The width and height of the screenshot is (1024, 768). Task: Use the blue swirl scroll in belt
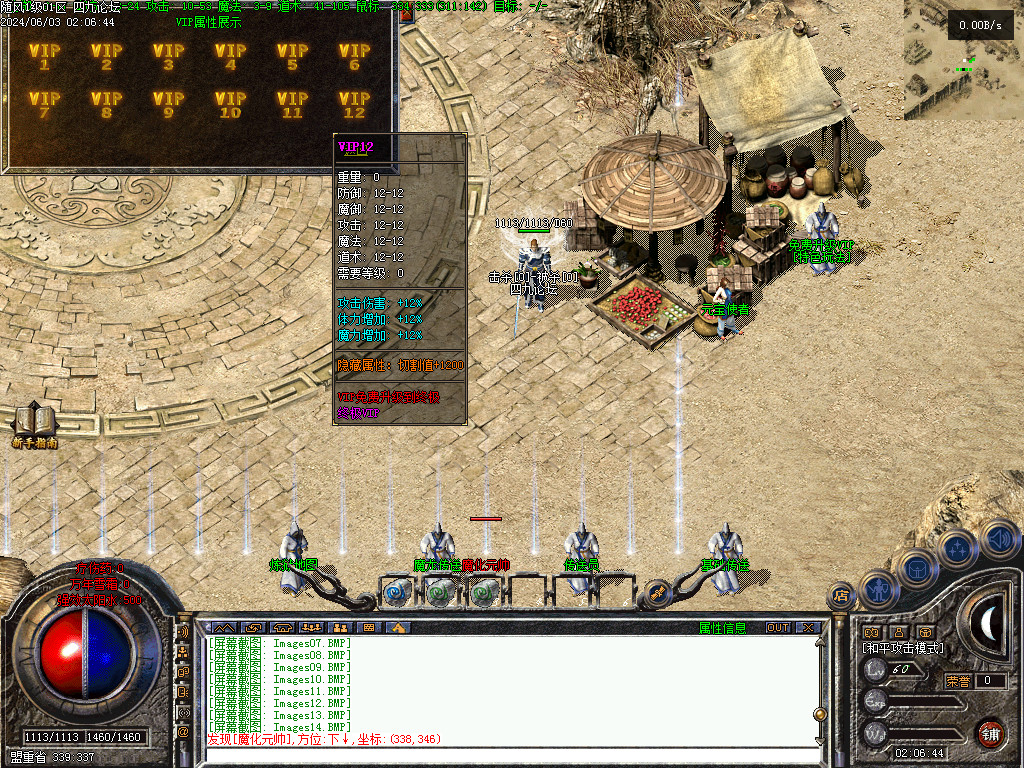tap(396, 592)
